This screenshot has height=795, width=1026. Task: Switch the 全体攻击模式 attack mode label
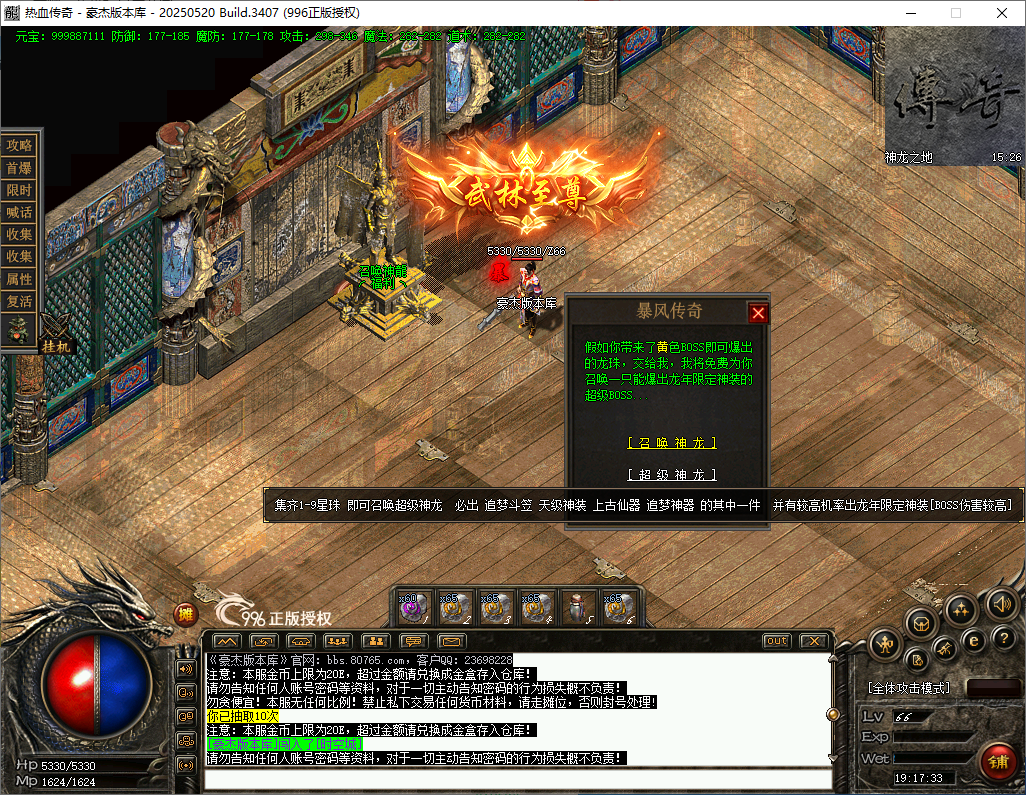(908, 689)
